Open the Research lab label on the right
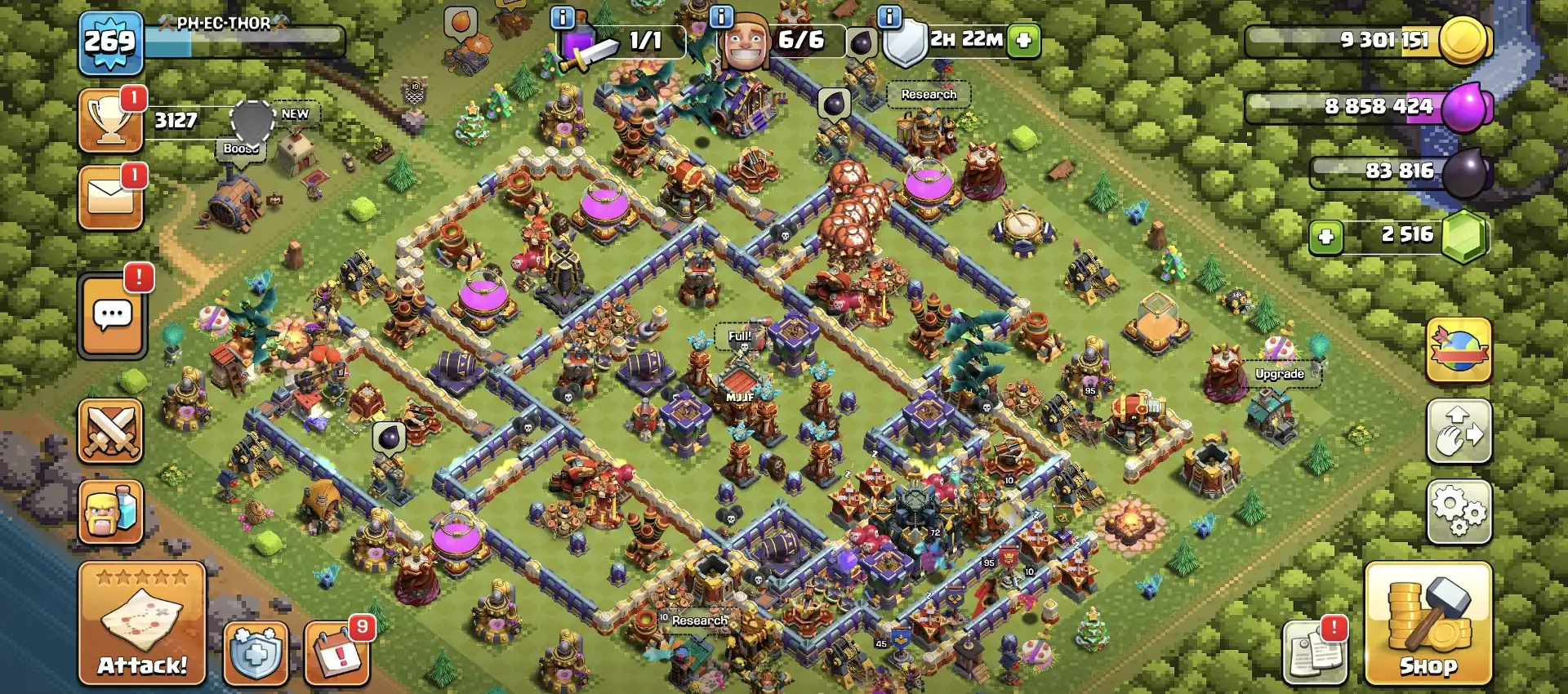 click(928, 94)
